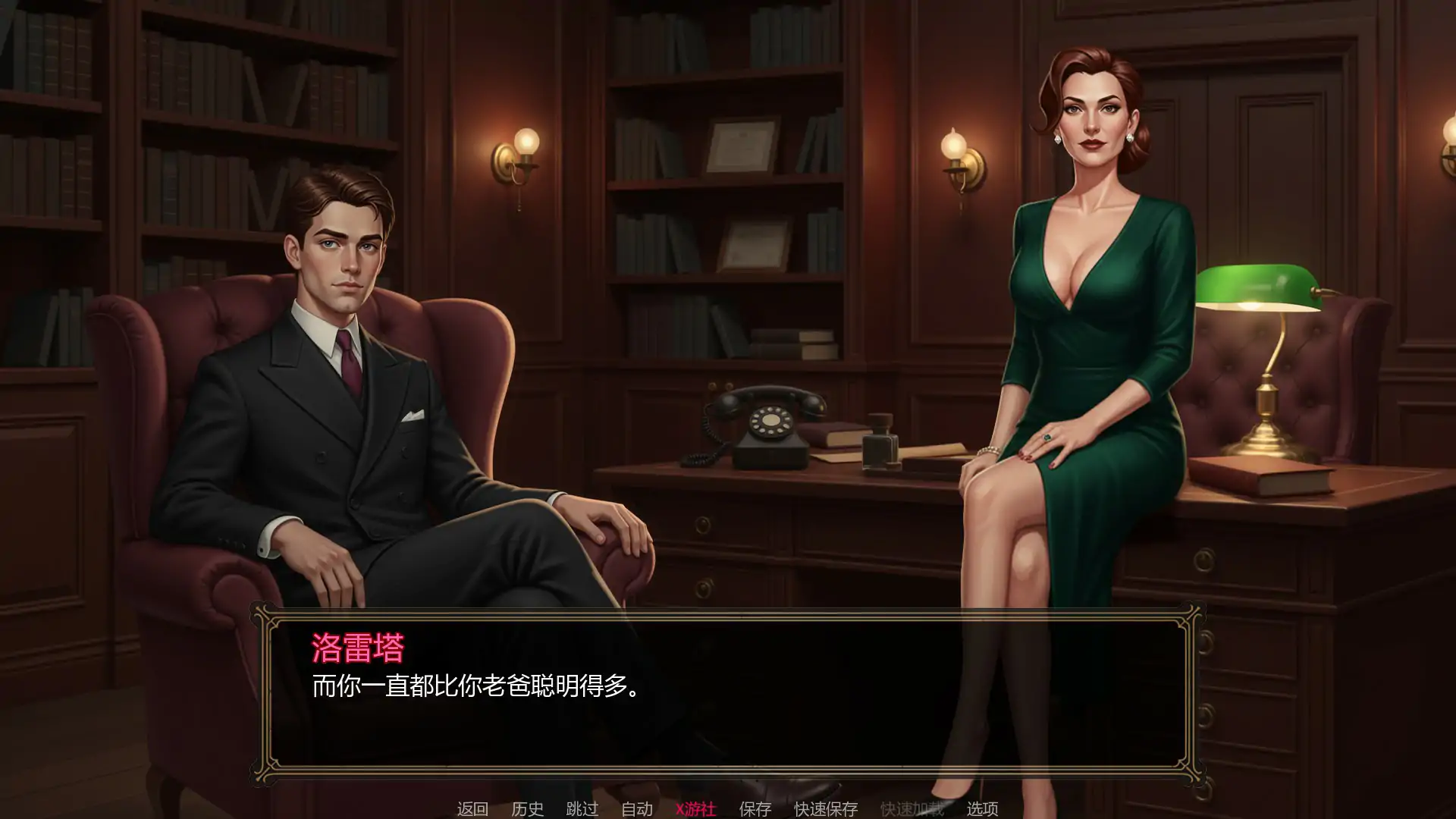The height and width of the screenshot is (819, 1456).
Task: Toggle 跳过 skip mode
Action: click(x=583, y=808)
